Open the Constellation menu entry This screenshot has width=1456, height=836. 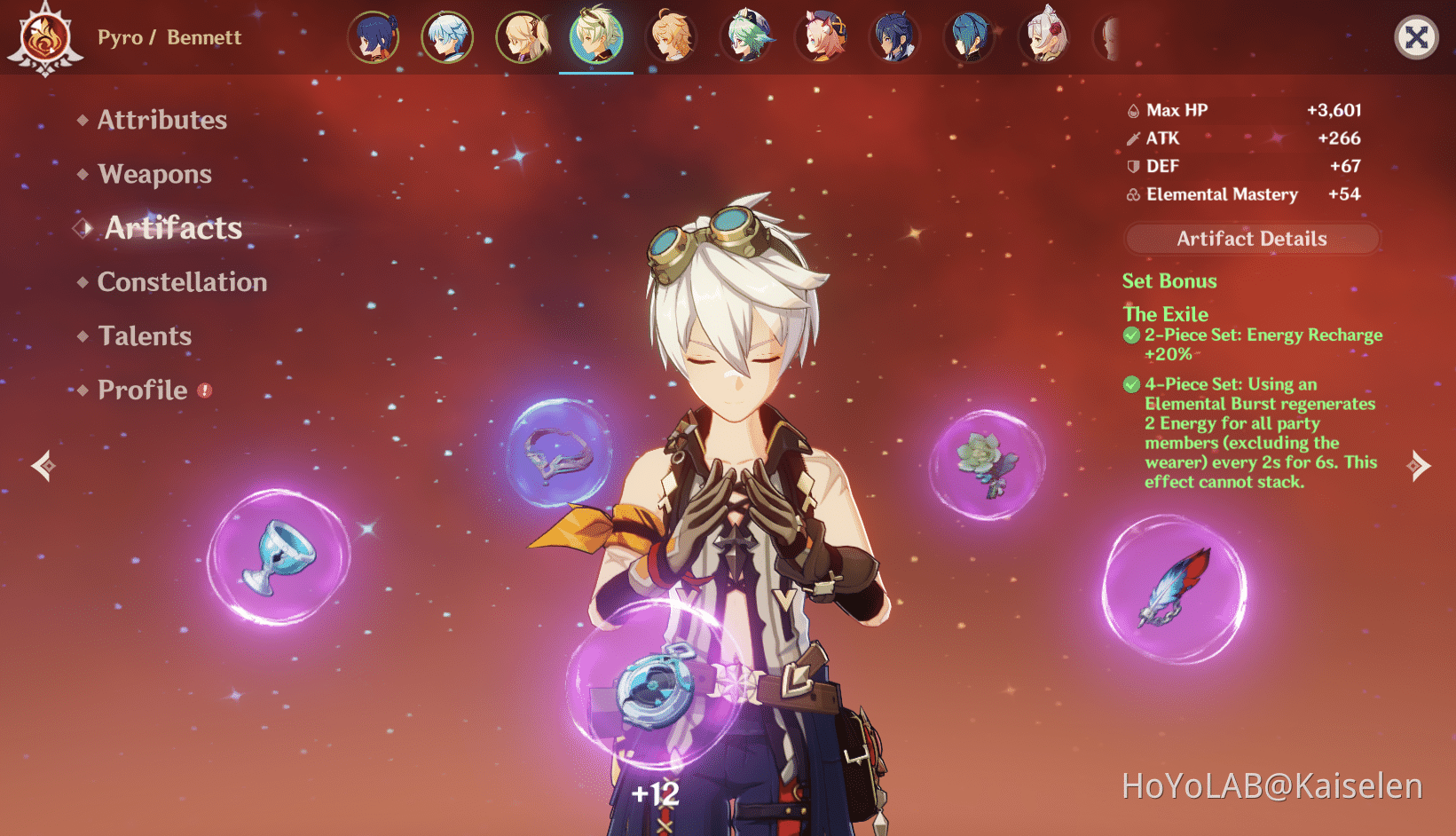[x=182, y=282]
